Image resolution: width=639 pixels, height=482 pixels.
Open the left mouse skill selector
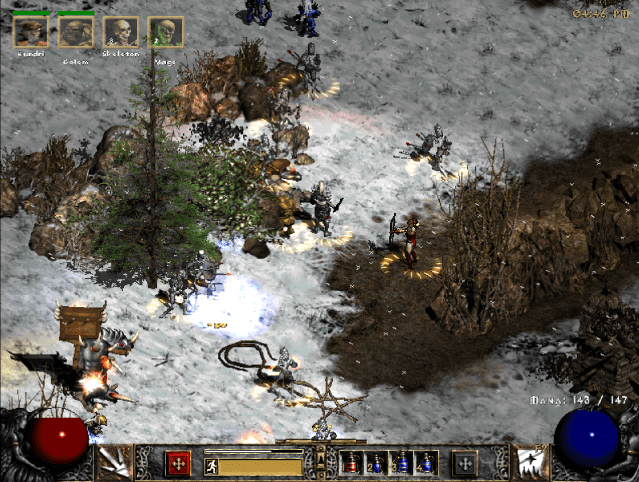112,462
